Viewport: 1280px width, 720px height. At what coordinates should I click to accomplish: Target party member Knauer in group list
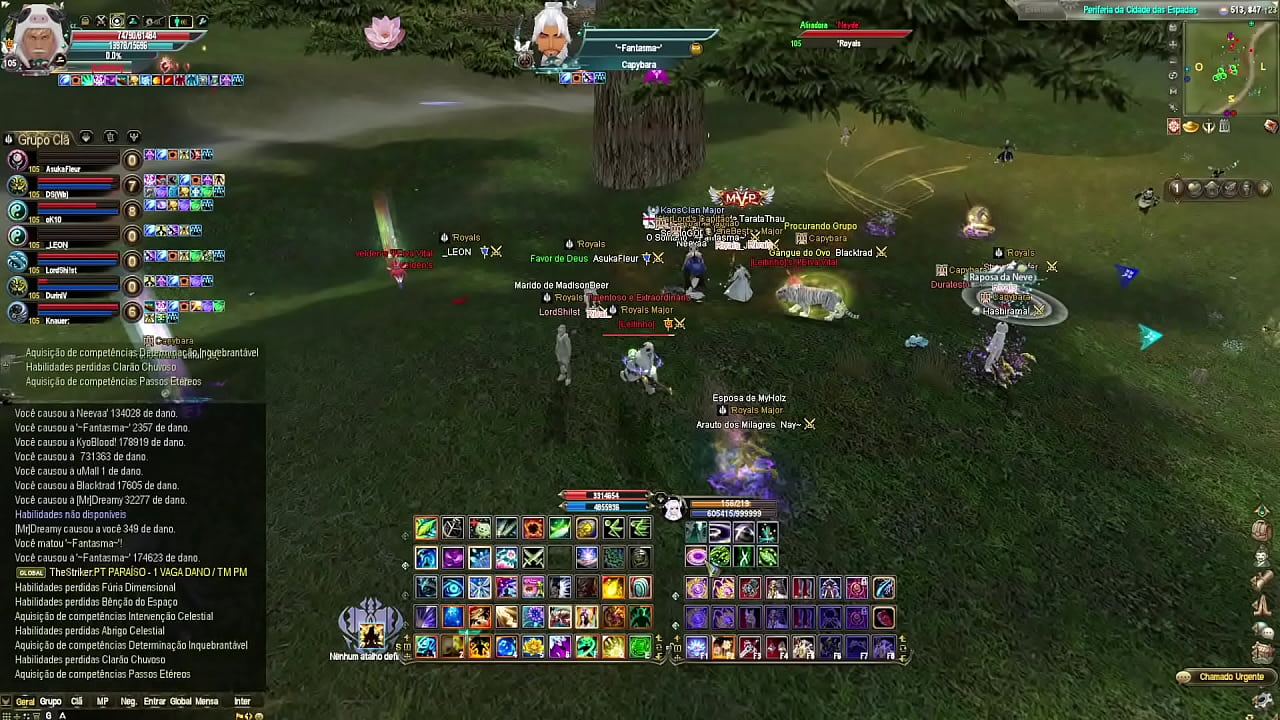(x=56, y=320)
